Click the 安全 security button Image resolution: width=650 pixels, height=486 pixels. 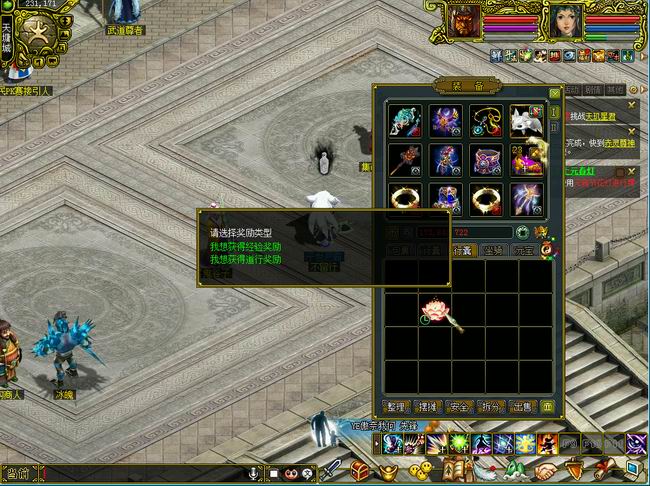coord(459,407)
